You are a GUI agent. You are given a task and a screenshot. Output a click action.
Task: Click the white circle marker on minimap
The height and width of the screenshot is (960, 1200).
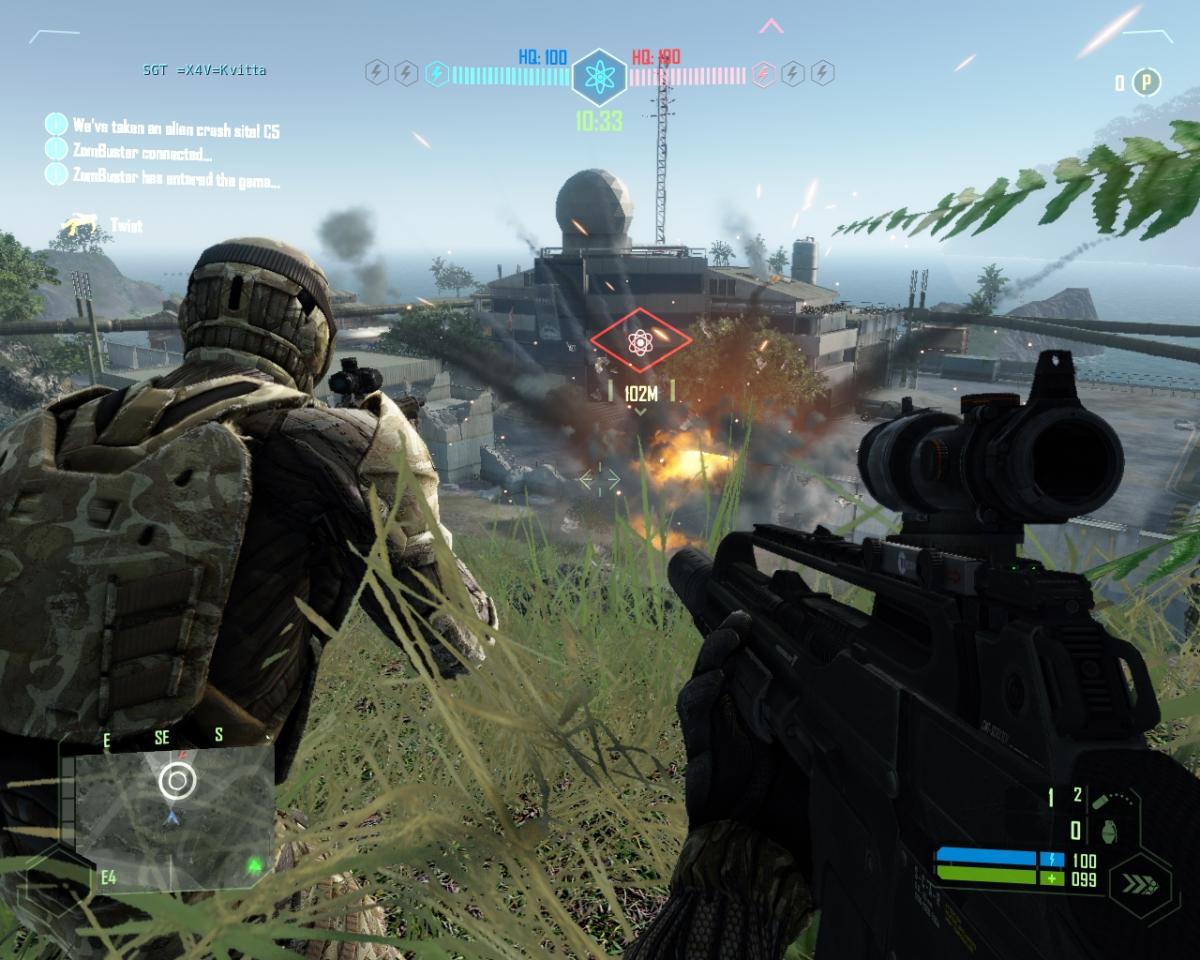click(177, 781)
